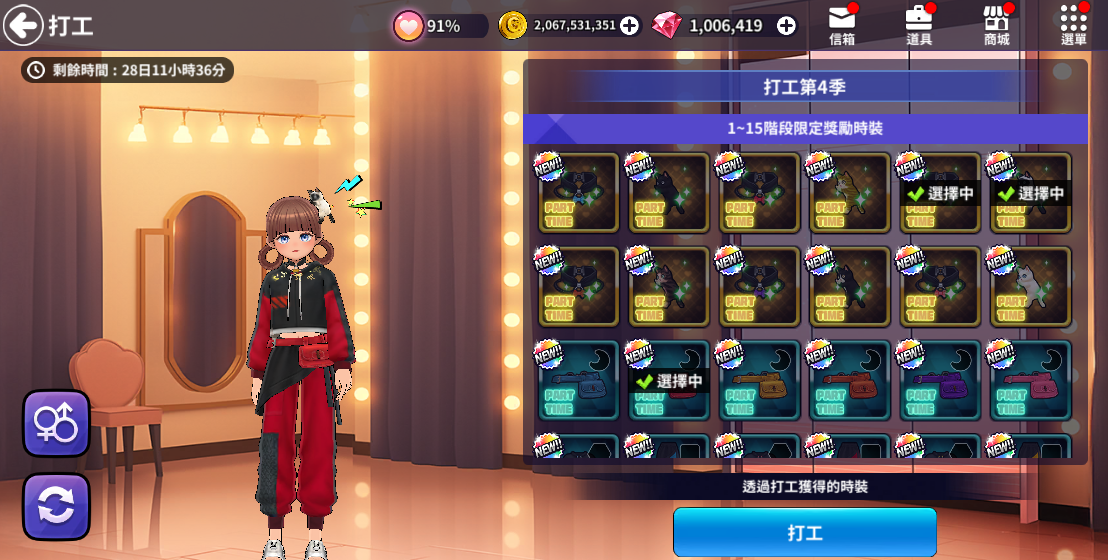The width and height of the screenshot is (1108, 560).
Task: Open the 信箱 mailbox
Action: (842, 25)
